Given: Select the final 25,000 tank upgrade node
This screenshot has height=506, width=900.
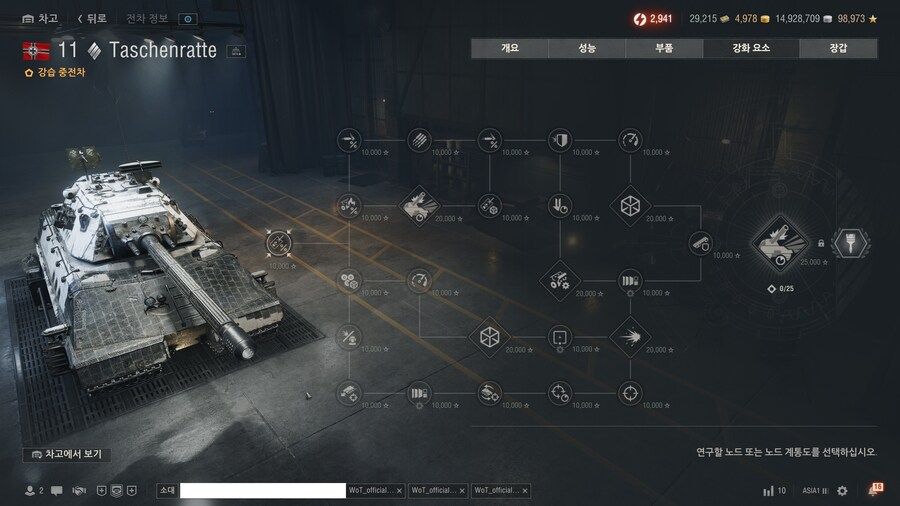Looking at the screenshot, I should (x=780, y=243).
